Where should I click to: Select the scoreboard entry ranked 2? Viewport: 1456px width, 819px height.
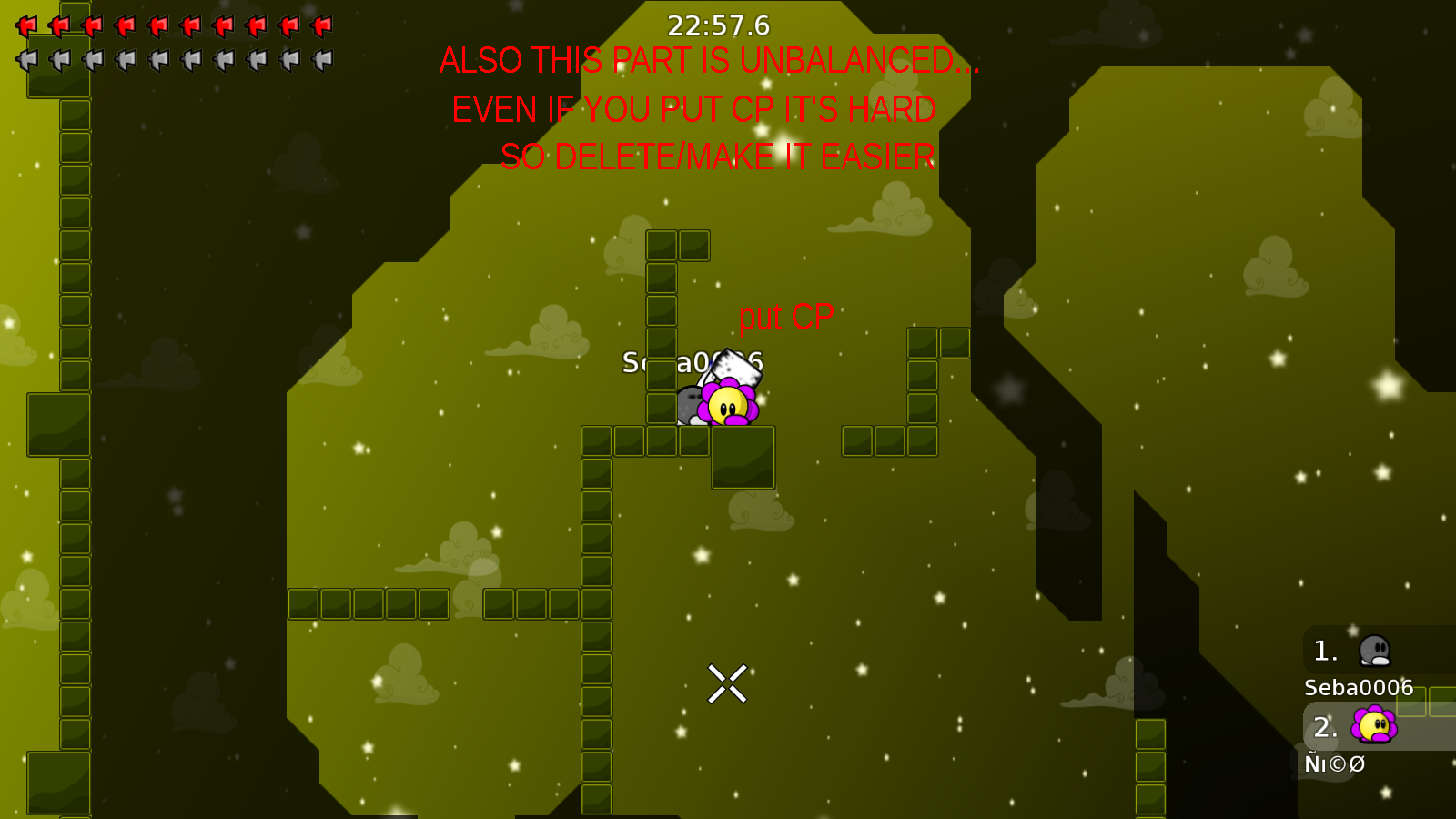point(1325,726)
